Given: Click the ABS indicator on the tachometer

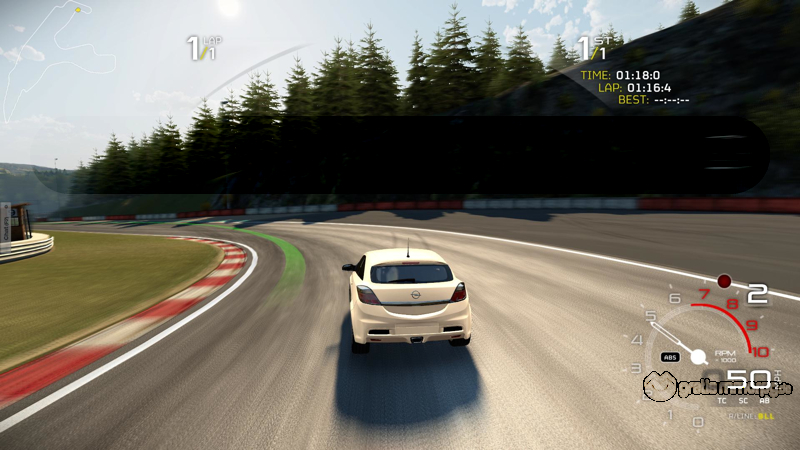Looking at the screenshot, I should point(671,357).
